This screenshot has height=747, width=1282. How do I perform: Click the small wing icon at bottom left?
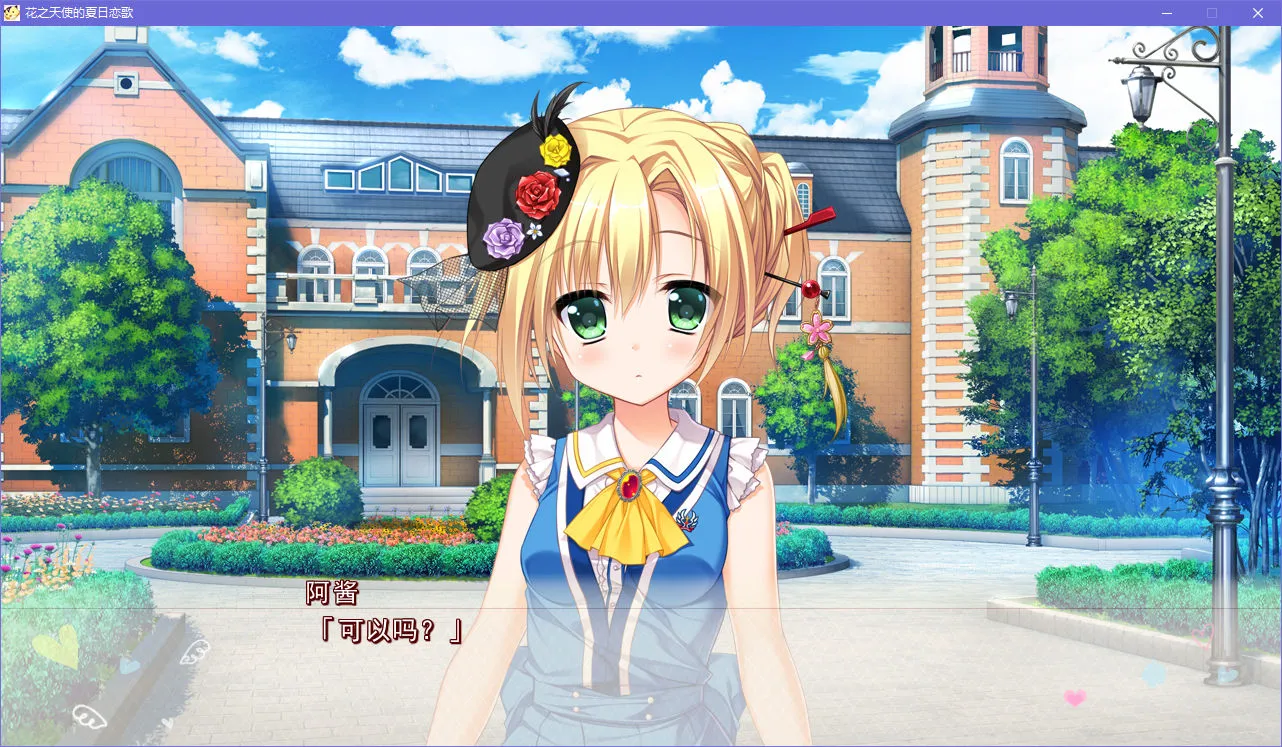[90, 716]
